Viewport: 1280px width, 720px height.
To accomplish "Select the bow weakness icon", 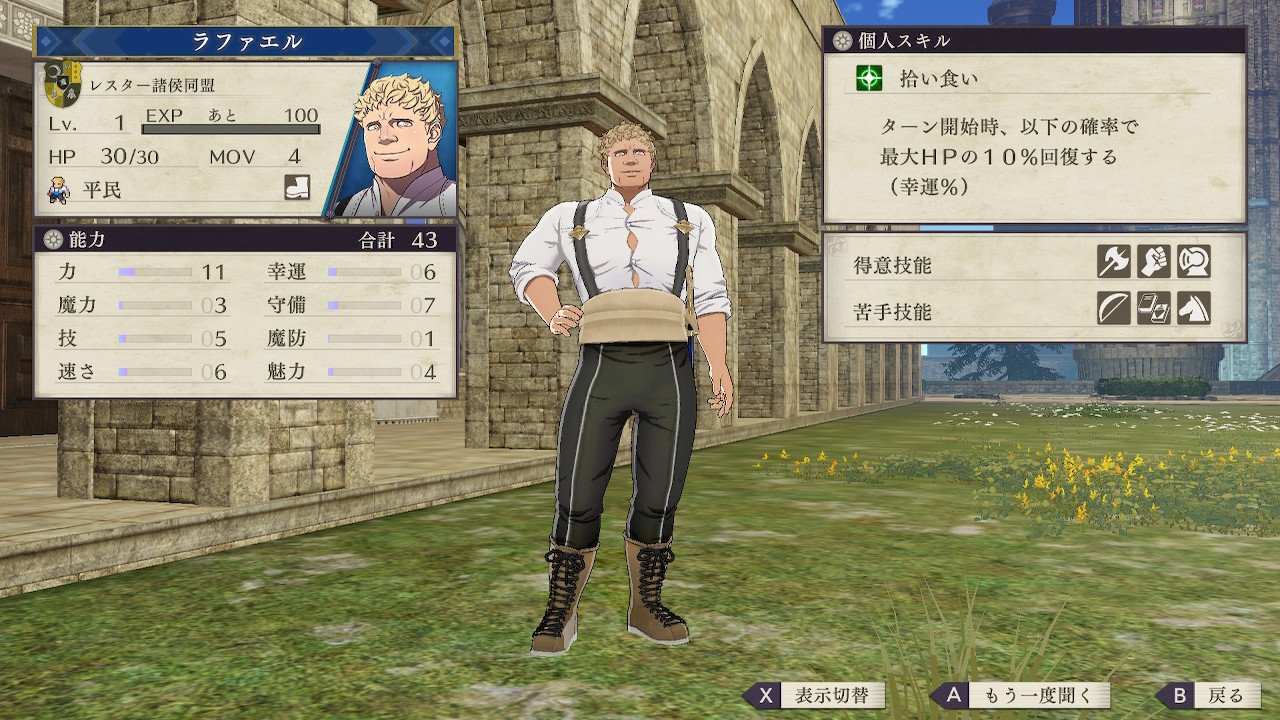I will click(1114, 308).
